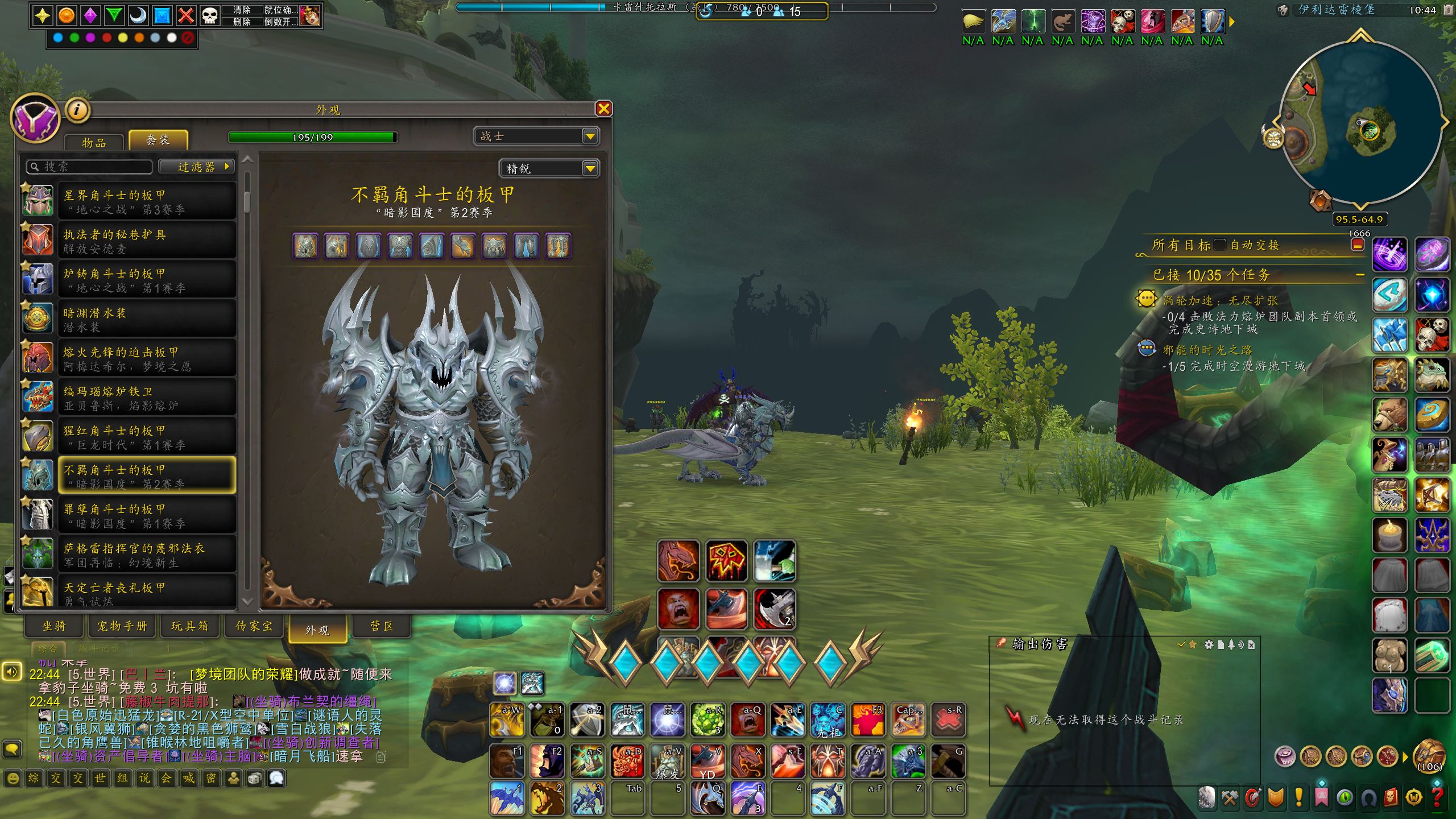Image resolution: width=1456 pixels, height=819 pixels.
Task: Close the 外观 appearance window
Action: [x=603, y=109]
